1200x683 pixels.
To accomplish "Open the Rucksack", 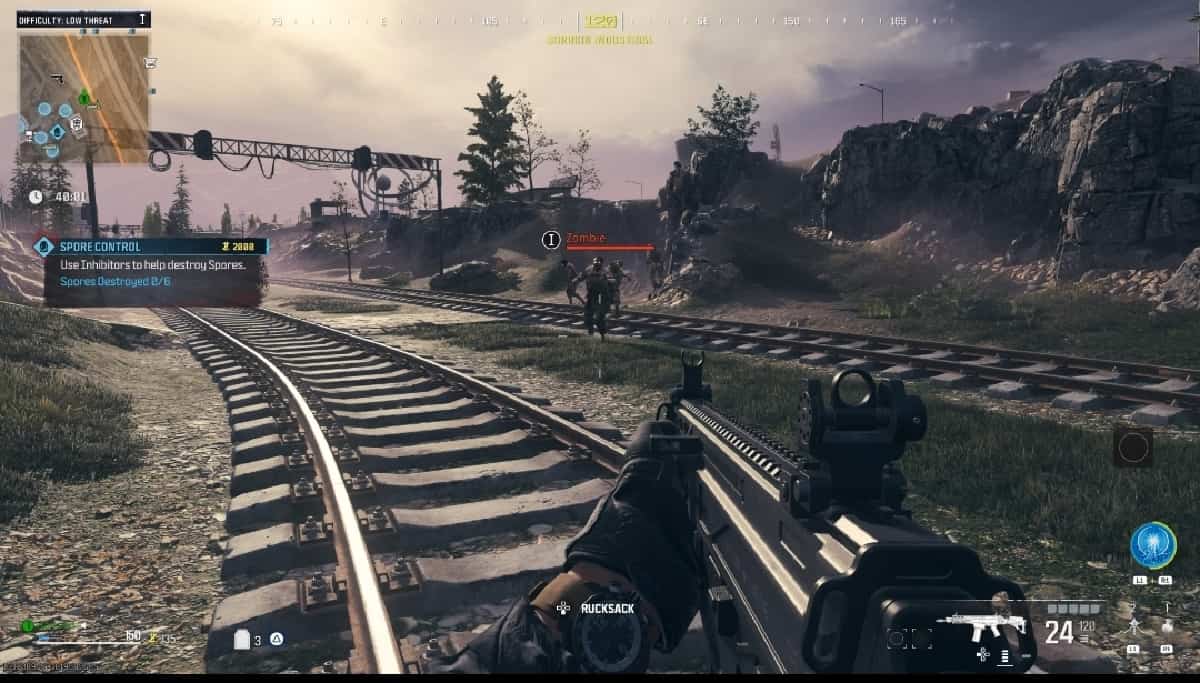I will click(599, 607).
